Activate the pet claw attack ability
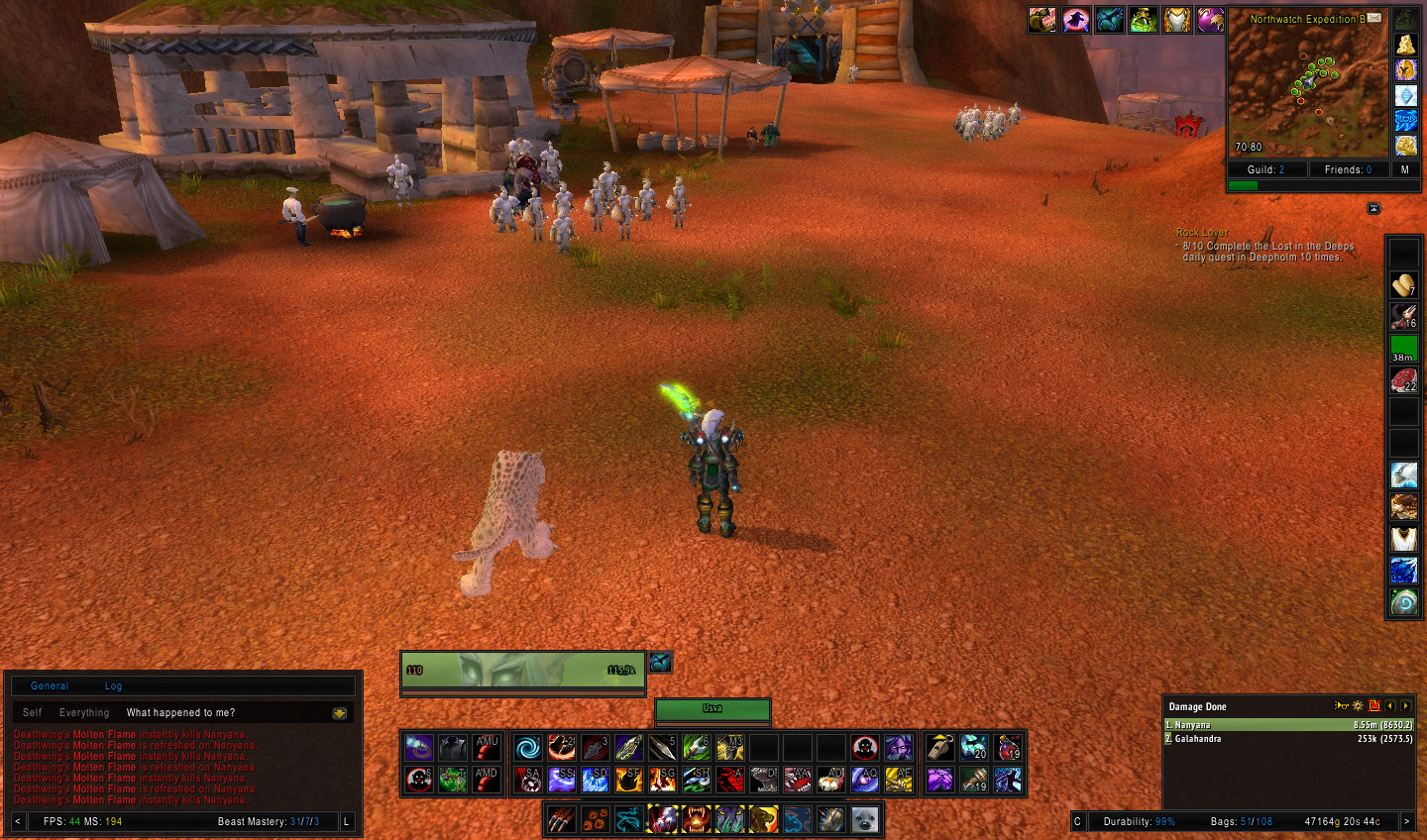This screenshot has width=1427, height=840. pyautogui.click(x=562, y=819)
